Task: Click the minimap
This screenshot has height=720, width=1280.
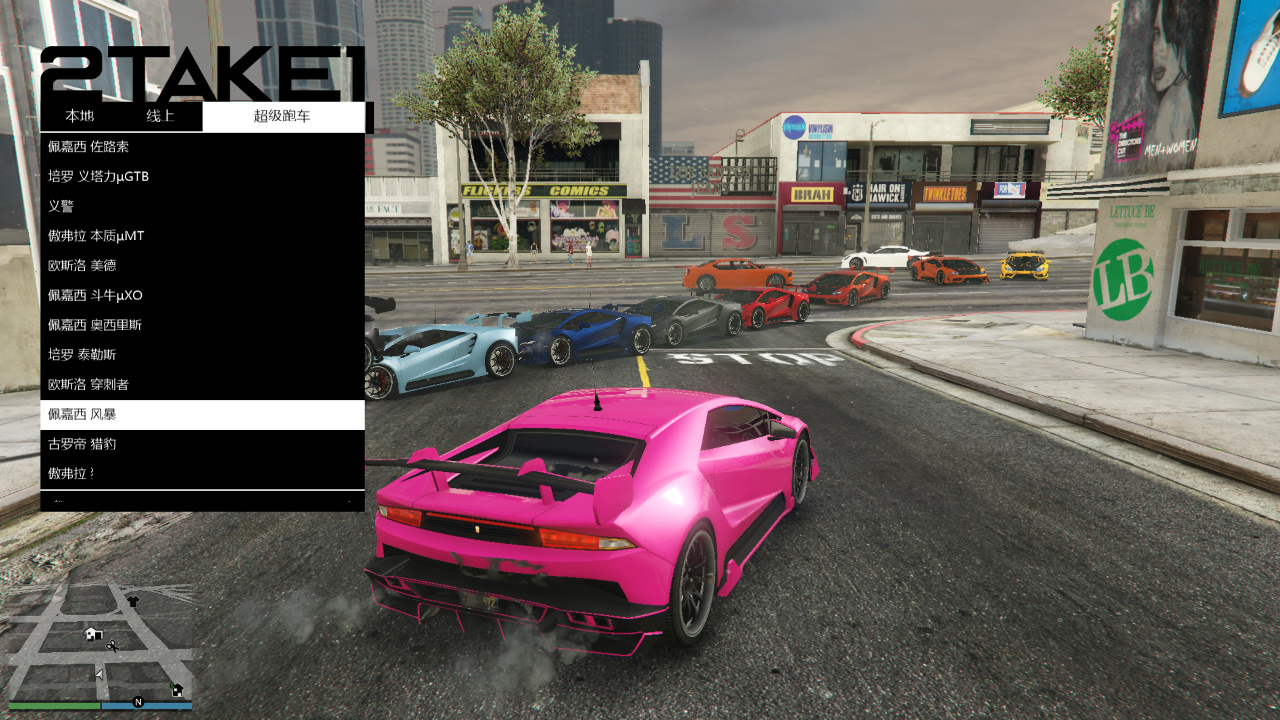Action: [x=100, y=645]
